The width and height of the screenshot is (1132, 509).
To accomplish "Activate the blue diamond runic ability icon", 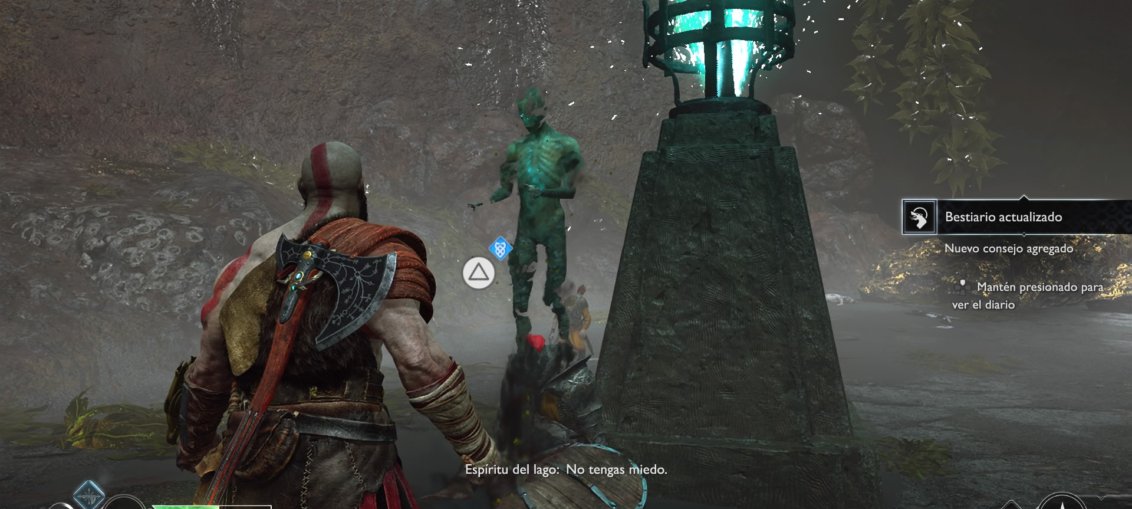I will [89, 493].
